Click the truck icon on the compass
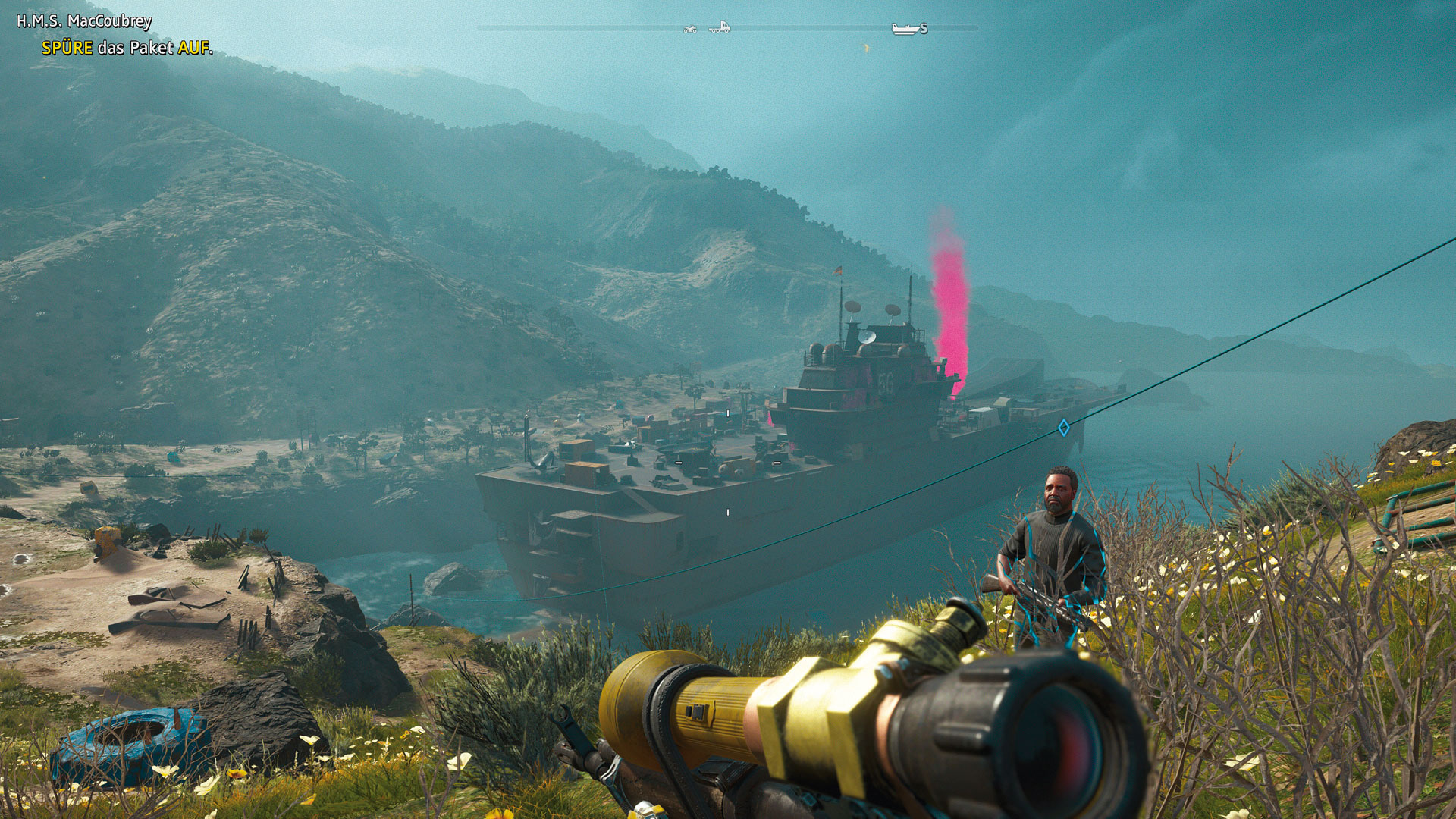Screen dimensions: 1456x819 coord(720,27)
